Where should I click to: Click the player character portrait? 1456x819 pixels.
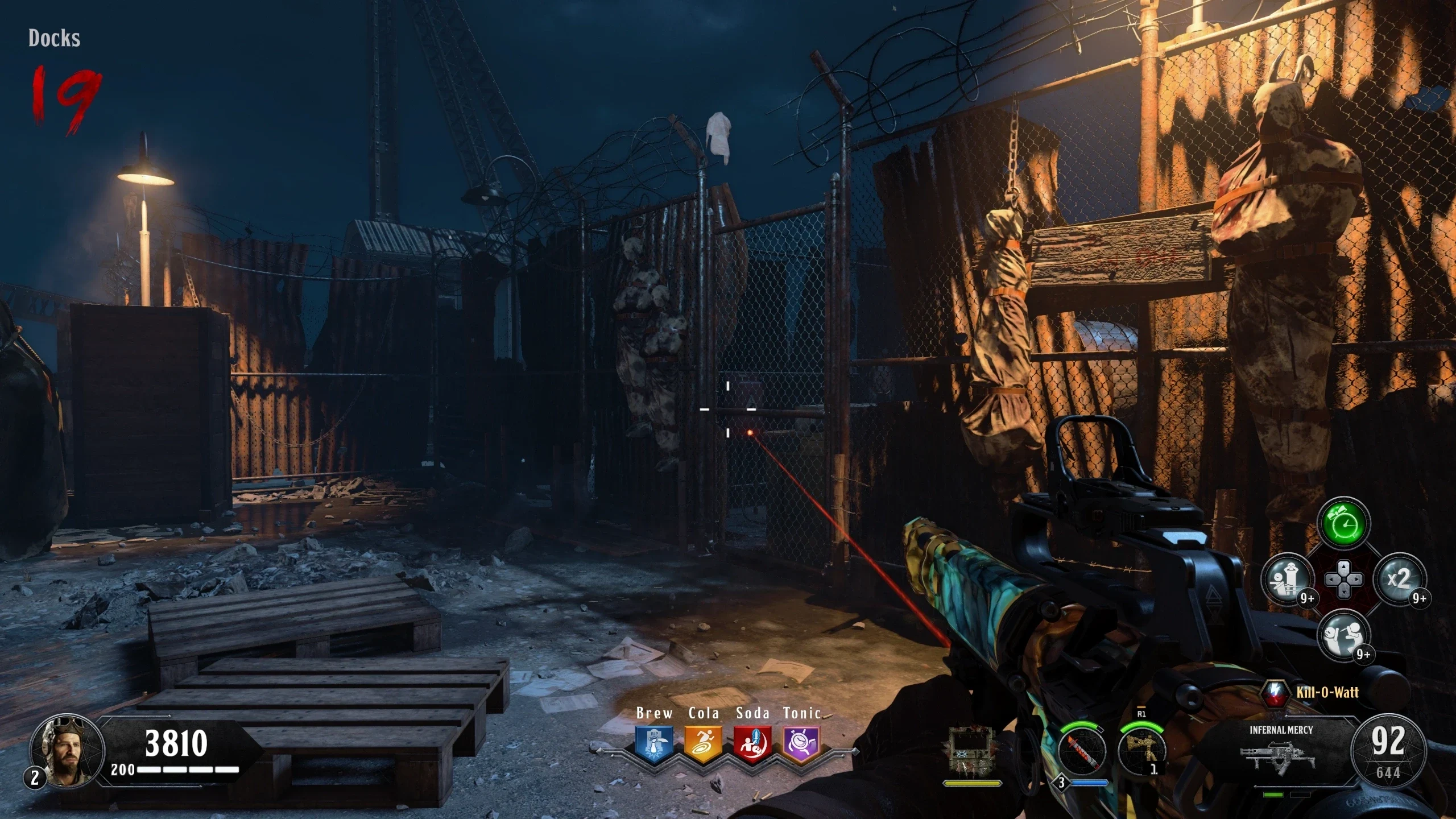pyautogui.click(x=67, y=751)
